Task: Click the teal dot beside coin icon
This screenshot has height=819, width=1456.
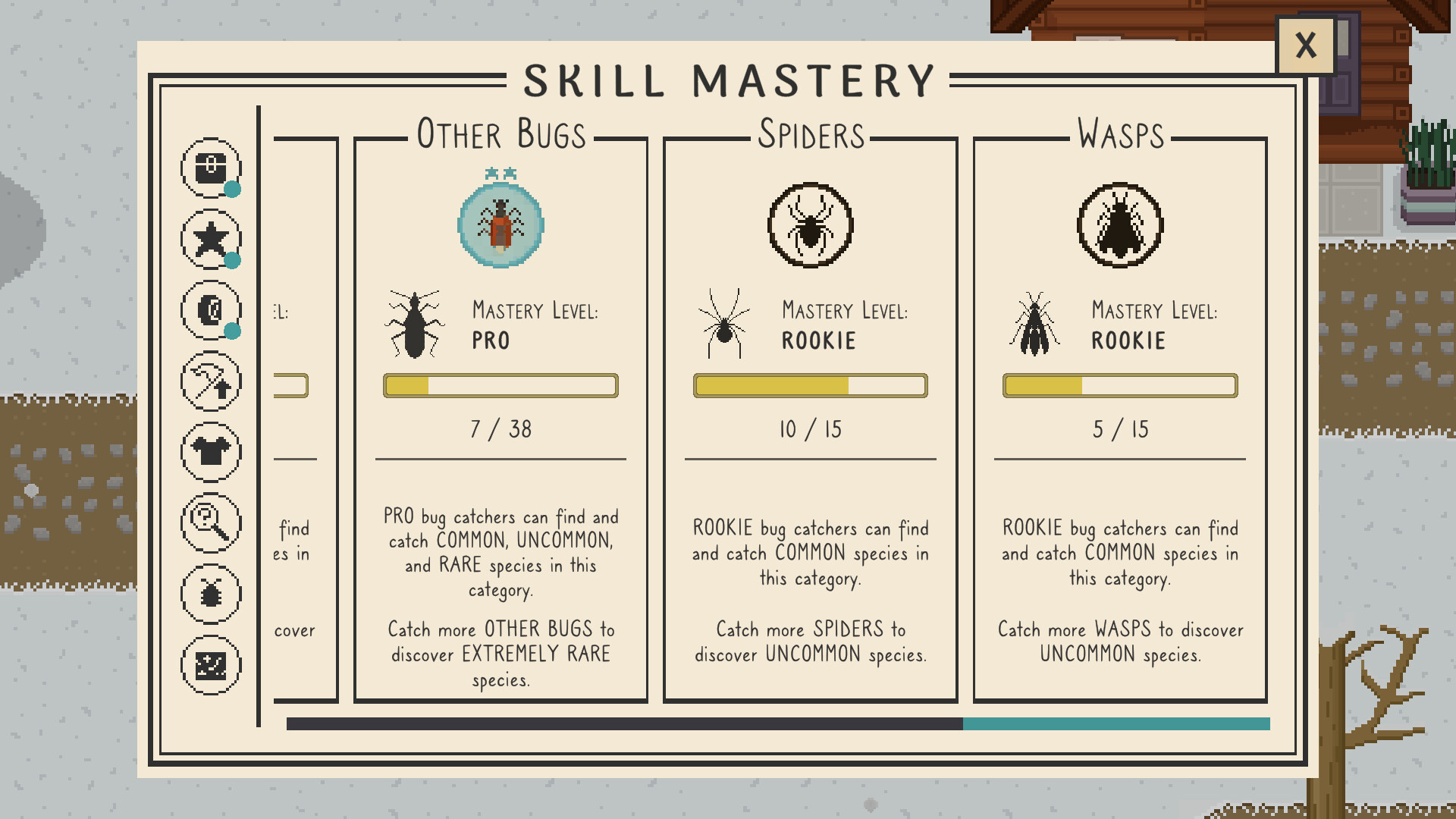Action: (x=232, y=331)
